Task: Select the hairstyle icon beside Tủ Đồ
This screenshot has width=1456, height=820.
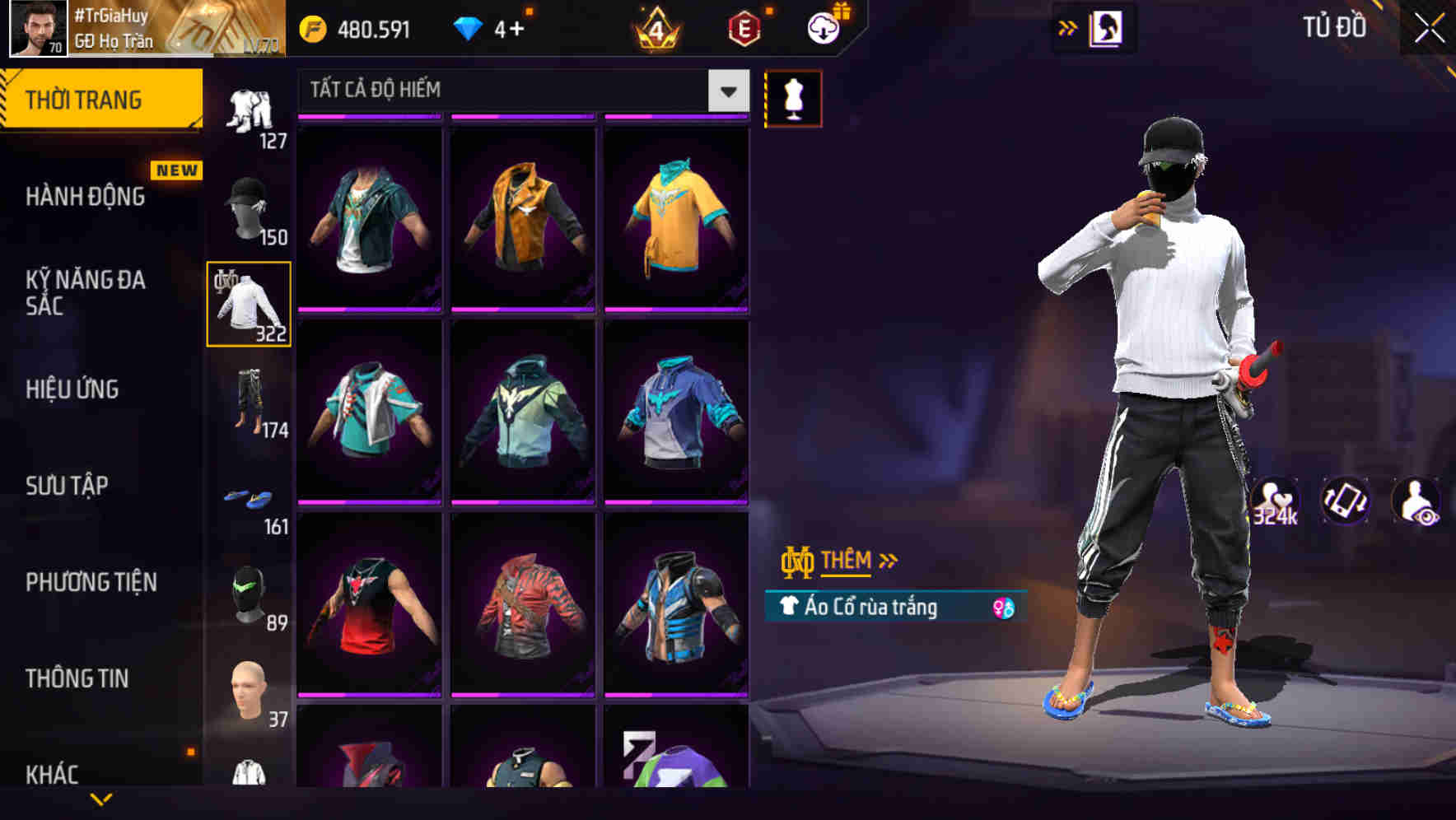Action: (1106, 26)
